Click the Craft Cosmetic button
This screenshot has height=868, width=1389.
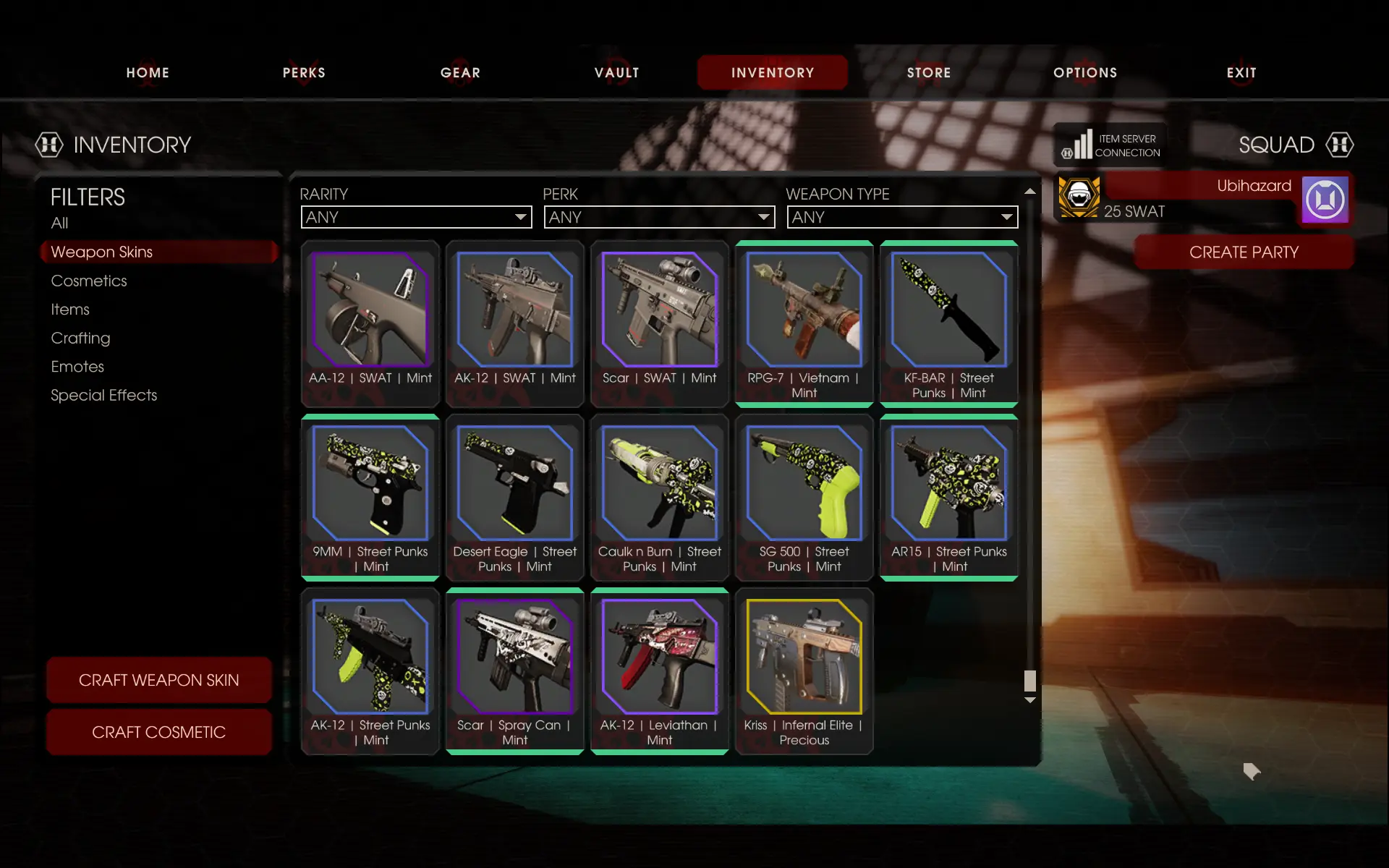coord(158,732)
